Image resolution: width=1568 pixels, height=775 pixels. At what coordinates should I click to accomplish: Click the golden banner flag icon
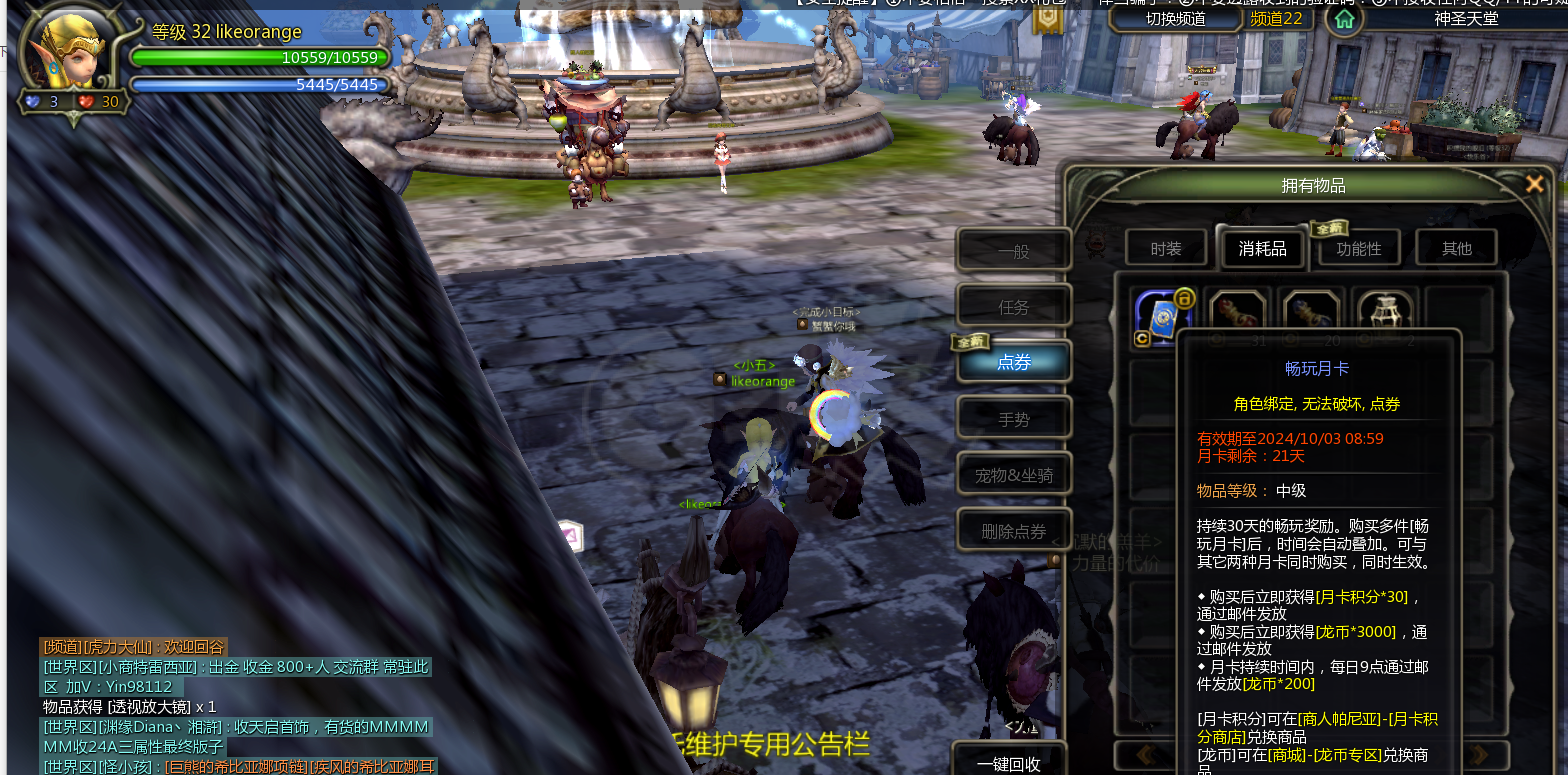pyautogui.click(x=1047, y=18)
